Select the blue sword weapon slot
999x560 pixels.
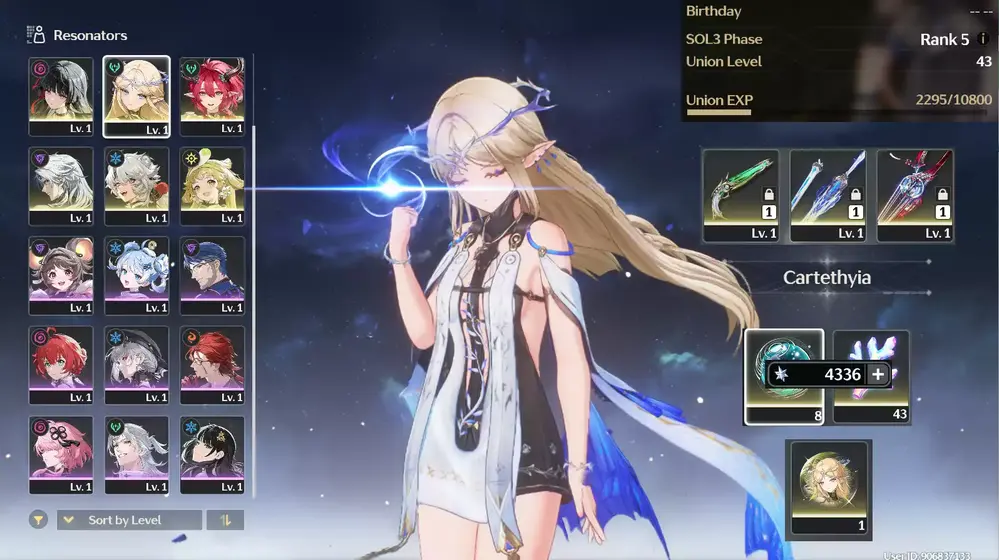pyautogui.click(x=828, y=195)
